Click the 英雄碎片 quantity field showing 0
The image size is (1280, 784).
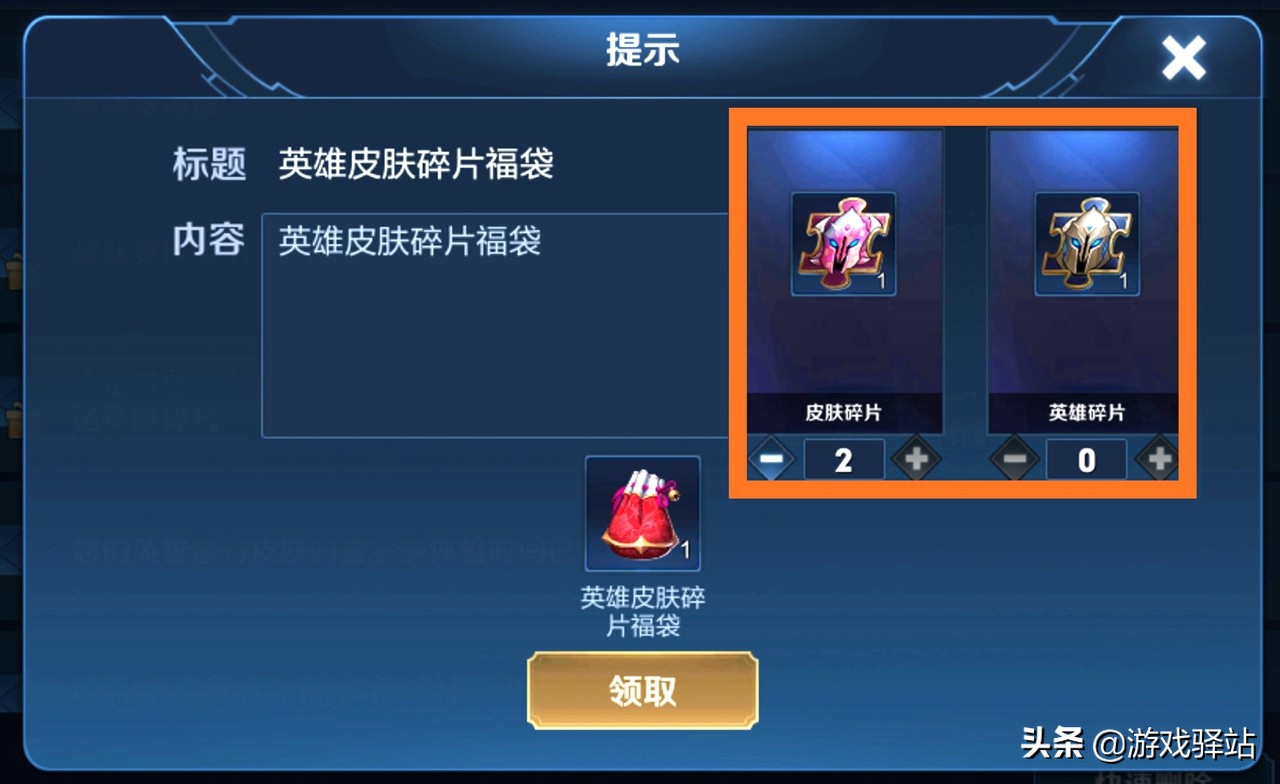pyautogui.click(x=1086, y=459)
